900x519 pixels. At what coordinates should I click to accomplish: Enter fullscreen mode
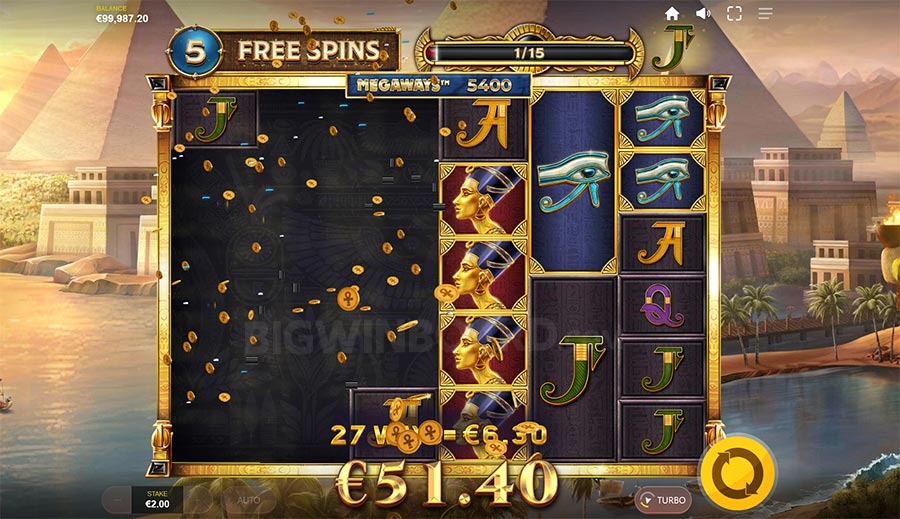734,13
